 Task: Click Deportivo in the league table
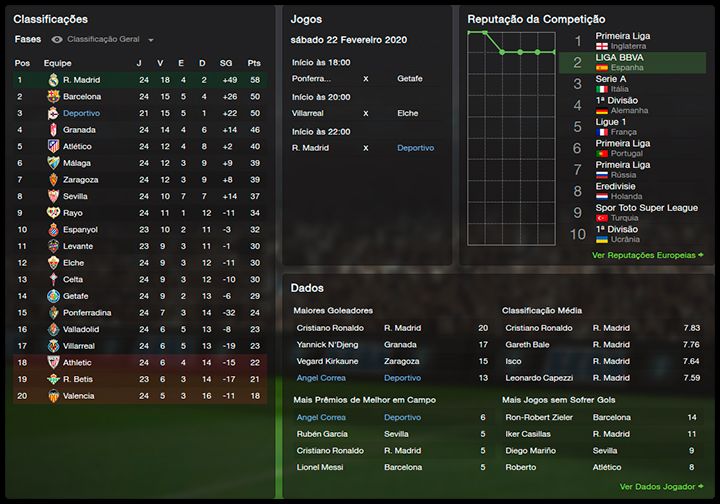pos(82,113)
